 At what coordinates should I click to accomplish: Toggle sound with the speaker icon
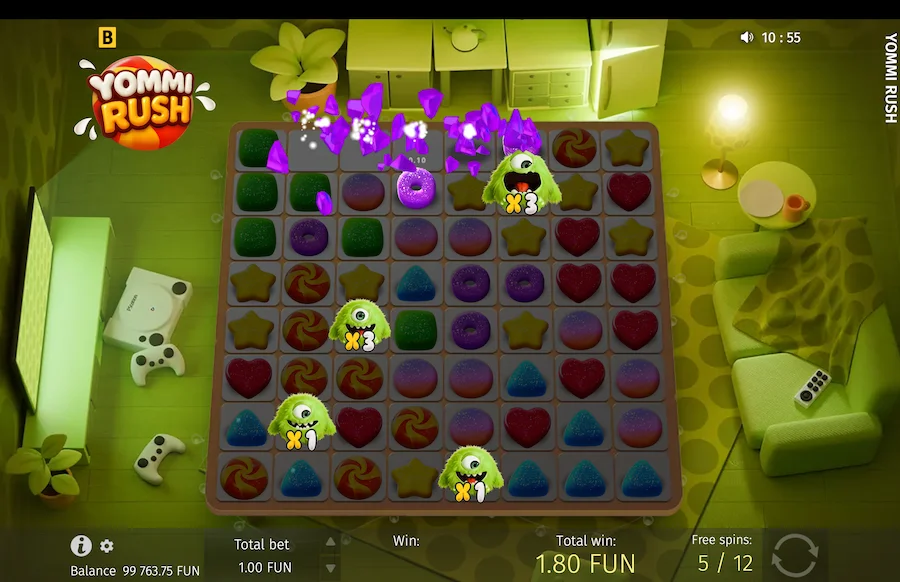tap(746, 37)
